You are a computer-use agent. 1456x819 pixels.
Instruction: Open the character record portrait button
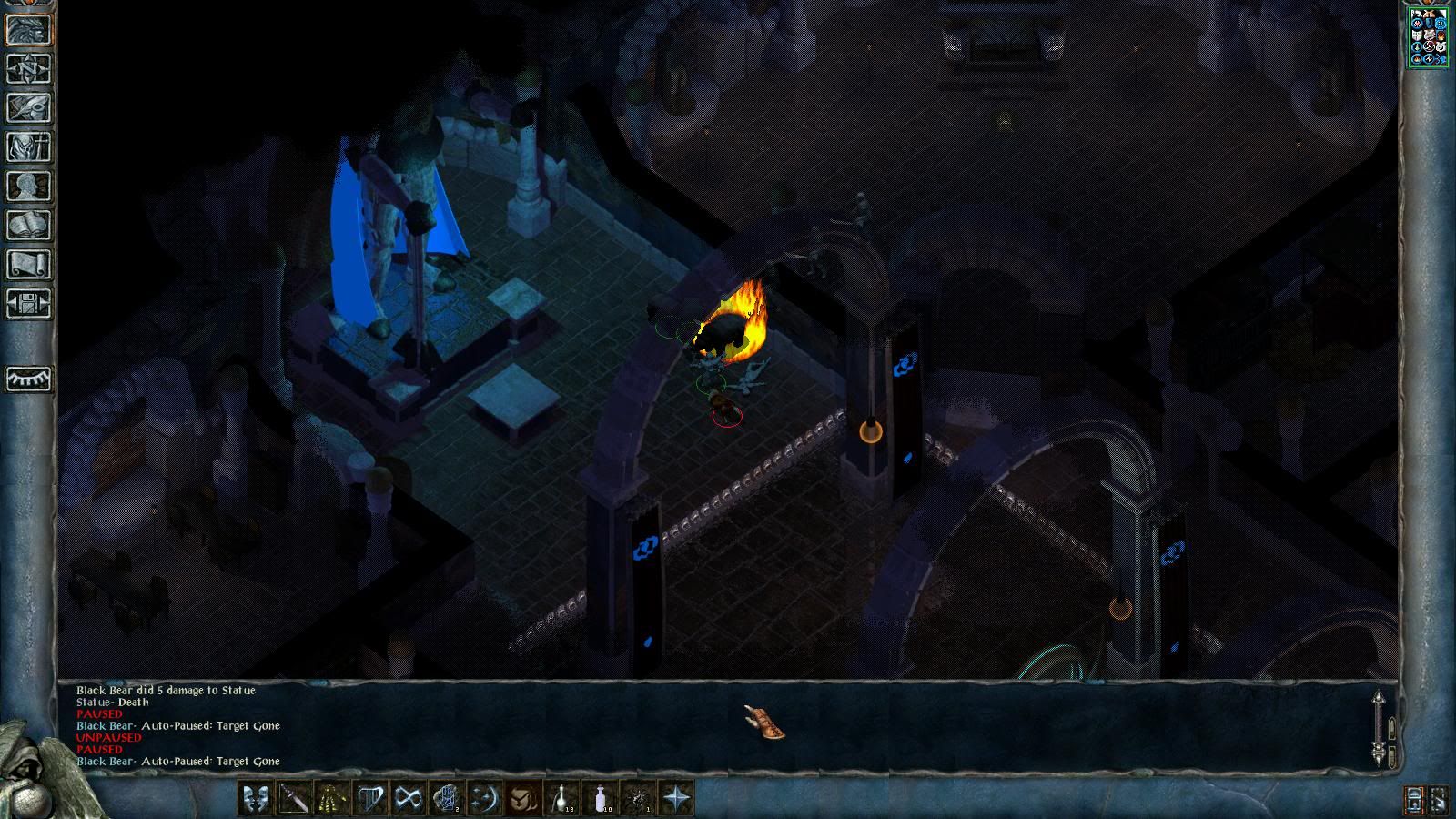point(28,30)
